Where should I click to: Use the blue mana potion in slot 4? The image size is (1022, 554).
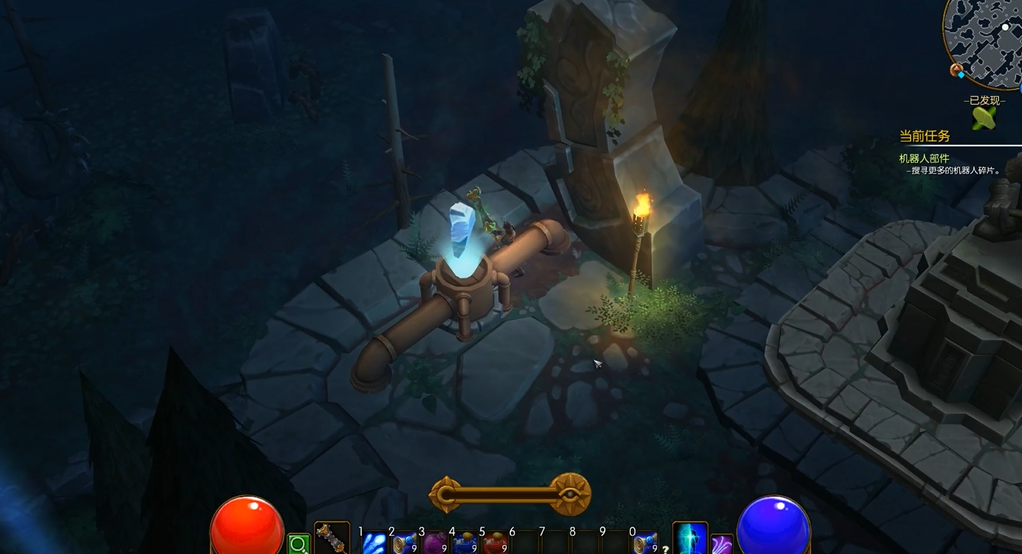coord(465,543)
